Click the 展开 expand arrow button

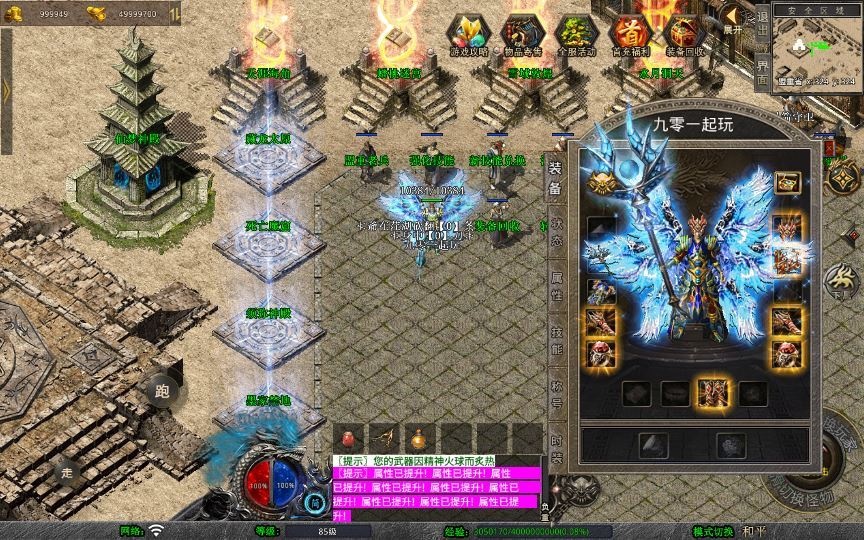733,18
